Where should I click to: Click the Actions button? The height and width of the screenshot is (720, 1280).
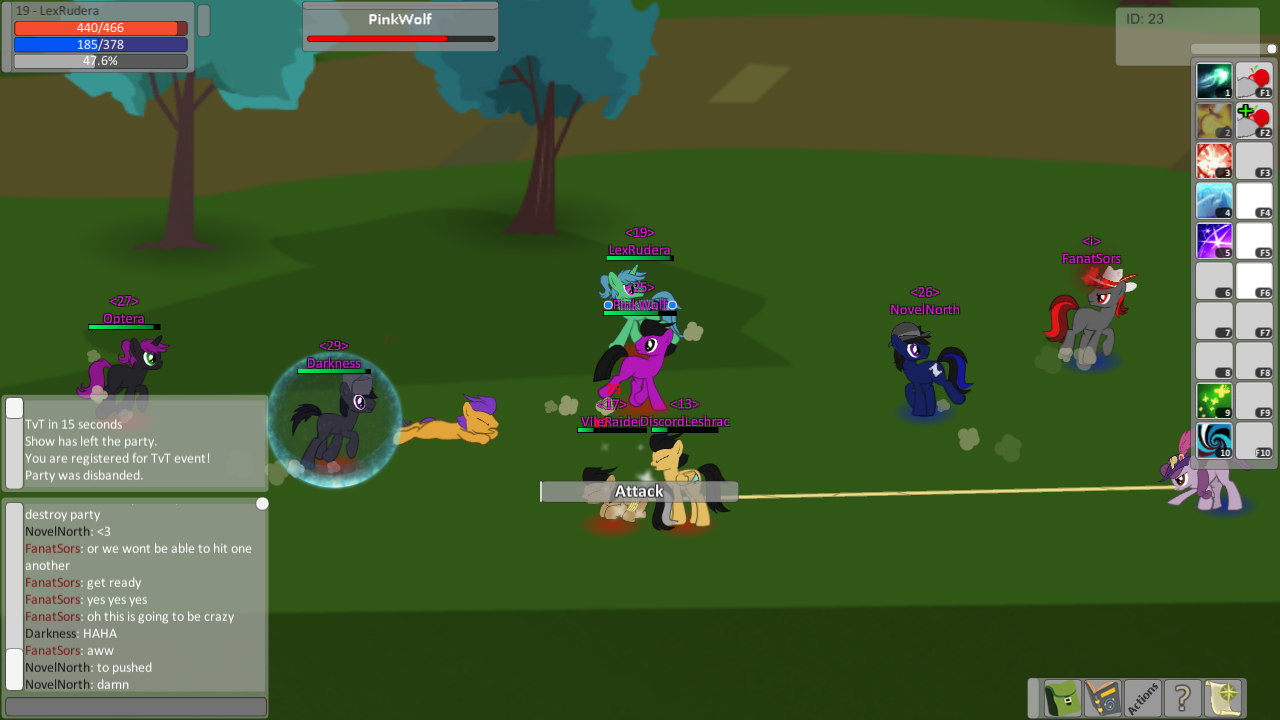pos(1142,697)
